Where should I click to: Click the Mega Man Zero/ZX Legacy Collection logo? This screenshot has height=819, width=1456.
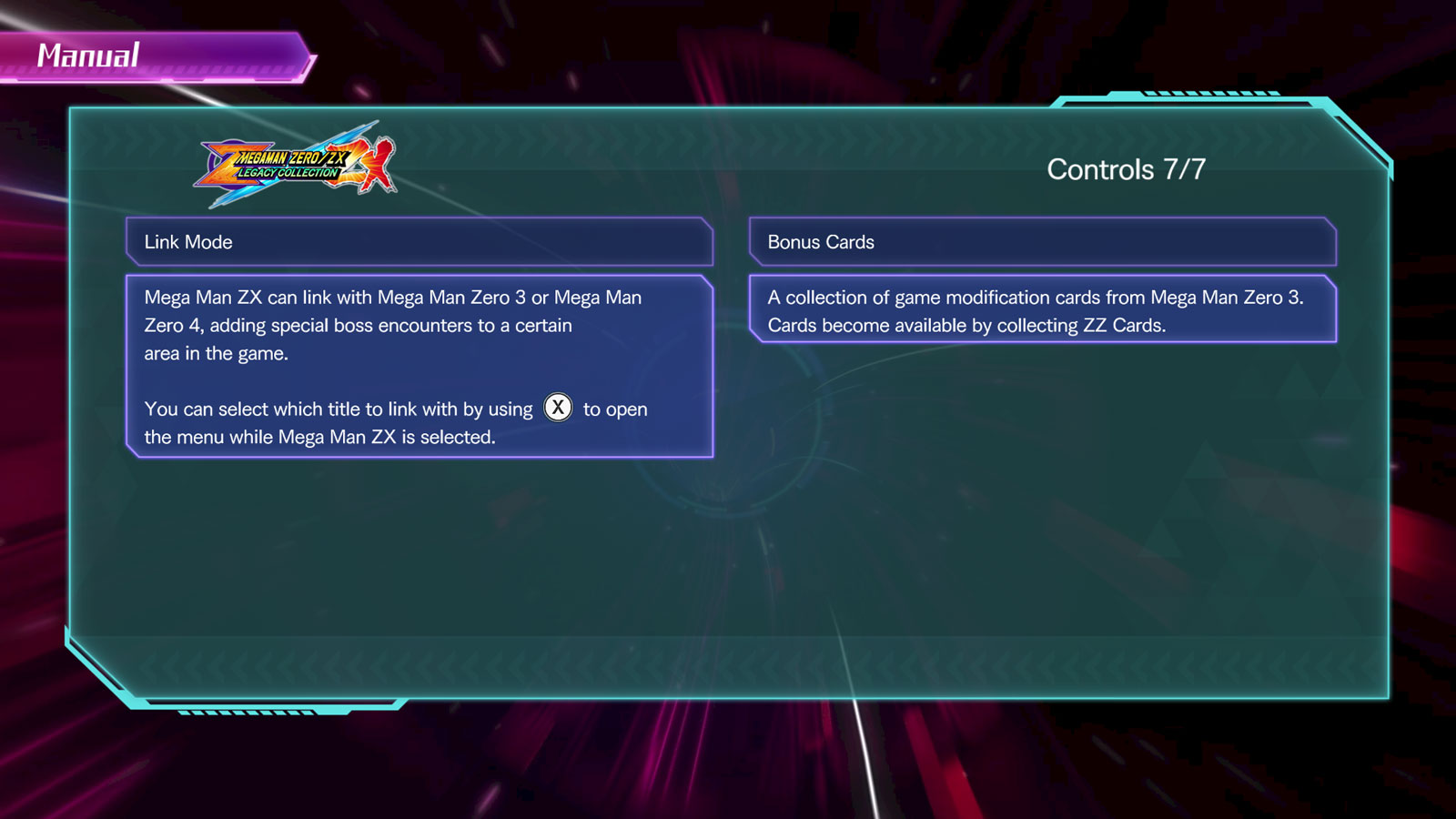[x=291, y=167]
